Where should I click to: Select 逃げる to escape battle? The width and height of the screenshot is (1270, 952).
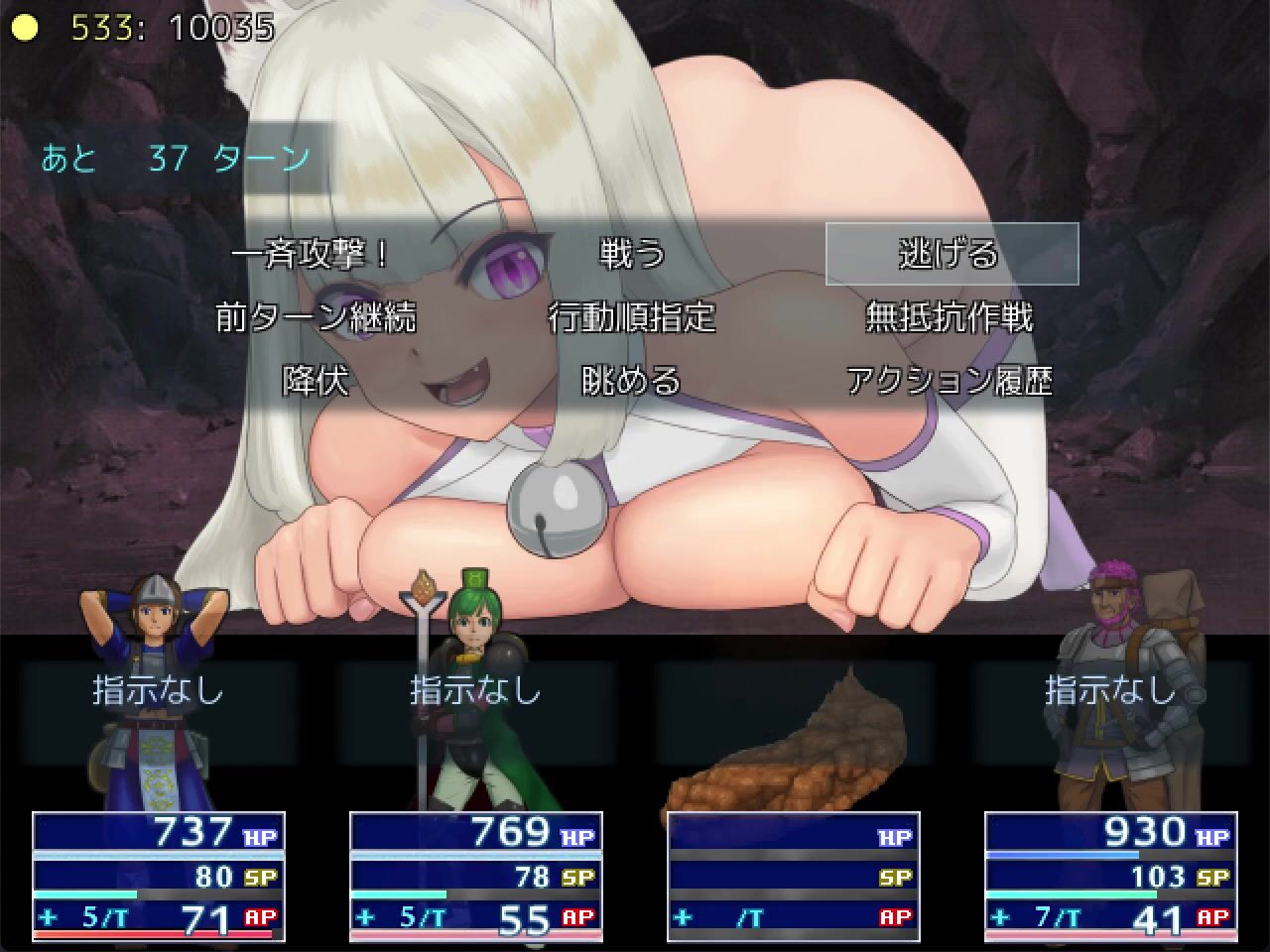click(951, 255)
